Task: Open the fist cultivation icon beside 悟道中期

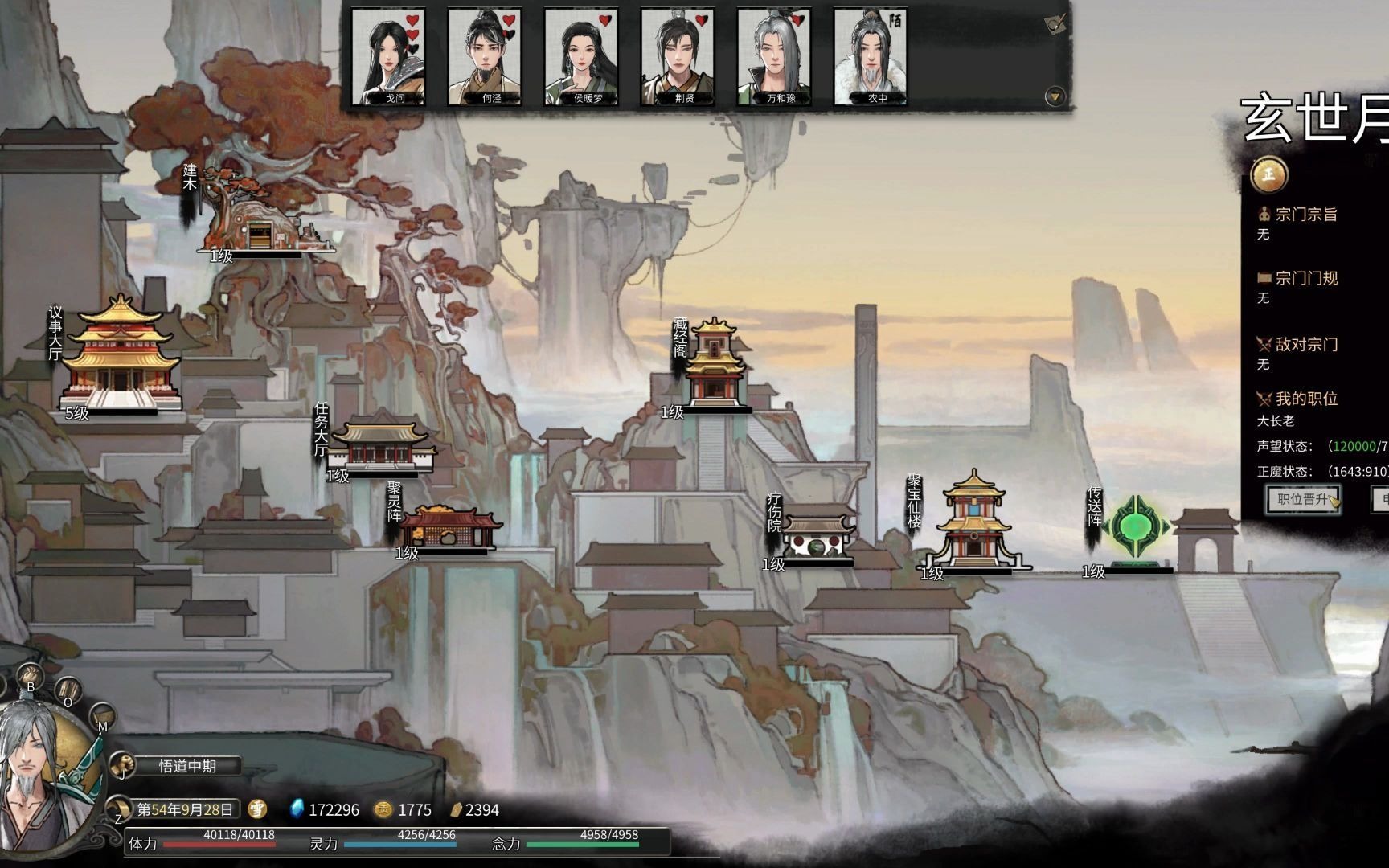Action: (x=121, y=764)
